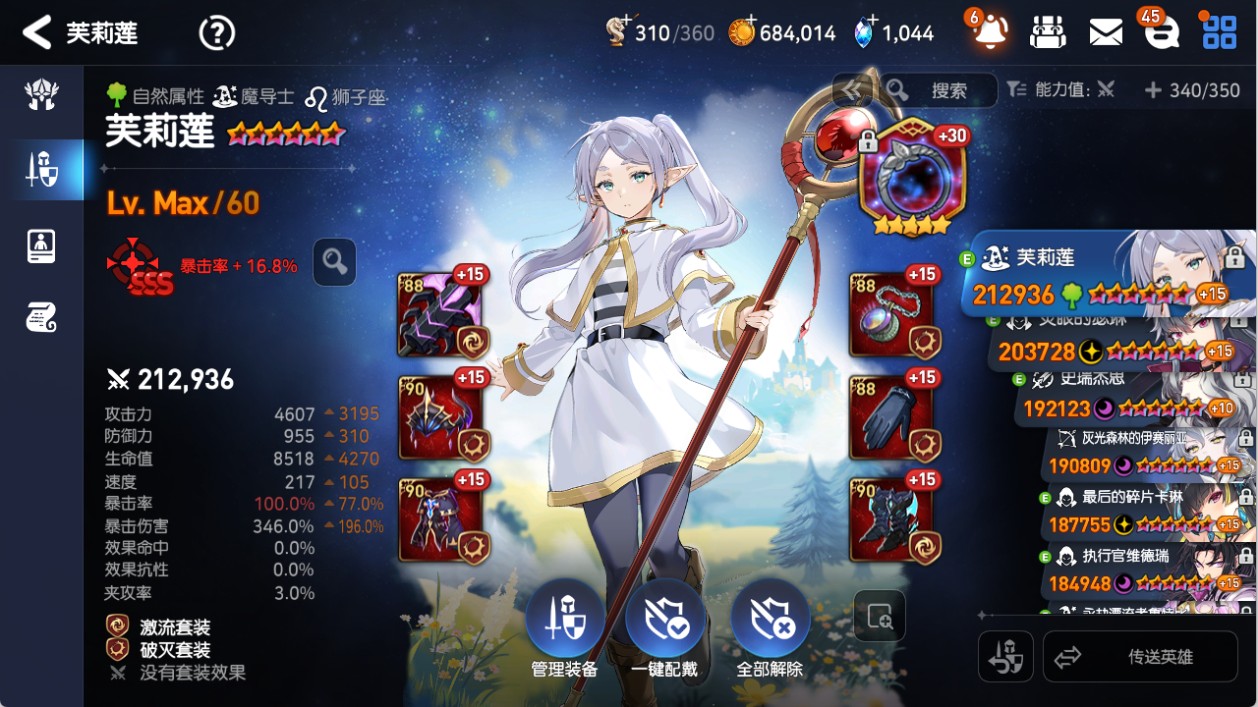Select the equipped boots slot
Screen dimensions: 1258x707
(x=892, y=519)
